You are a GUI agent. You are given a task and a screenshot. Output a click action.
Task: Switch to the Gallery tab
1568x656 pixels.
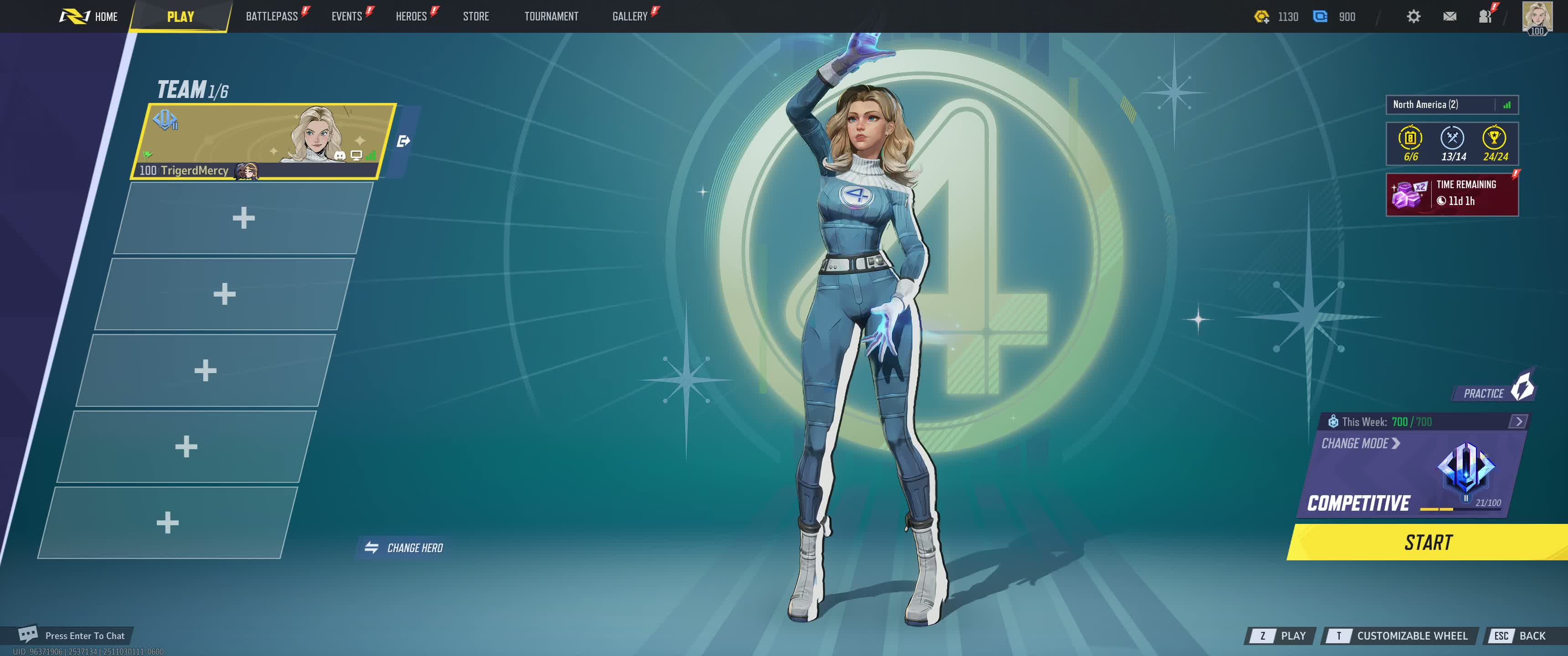pyautogui.click(x=629, y=16)
